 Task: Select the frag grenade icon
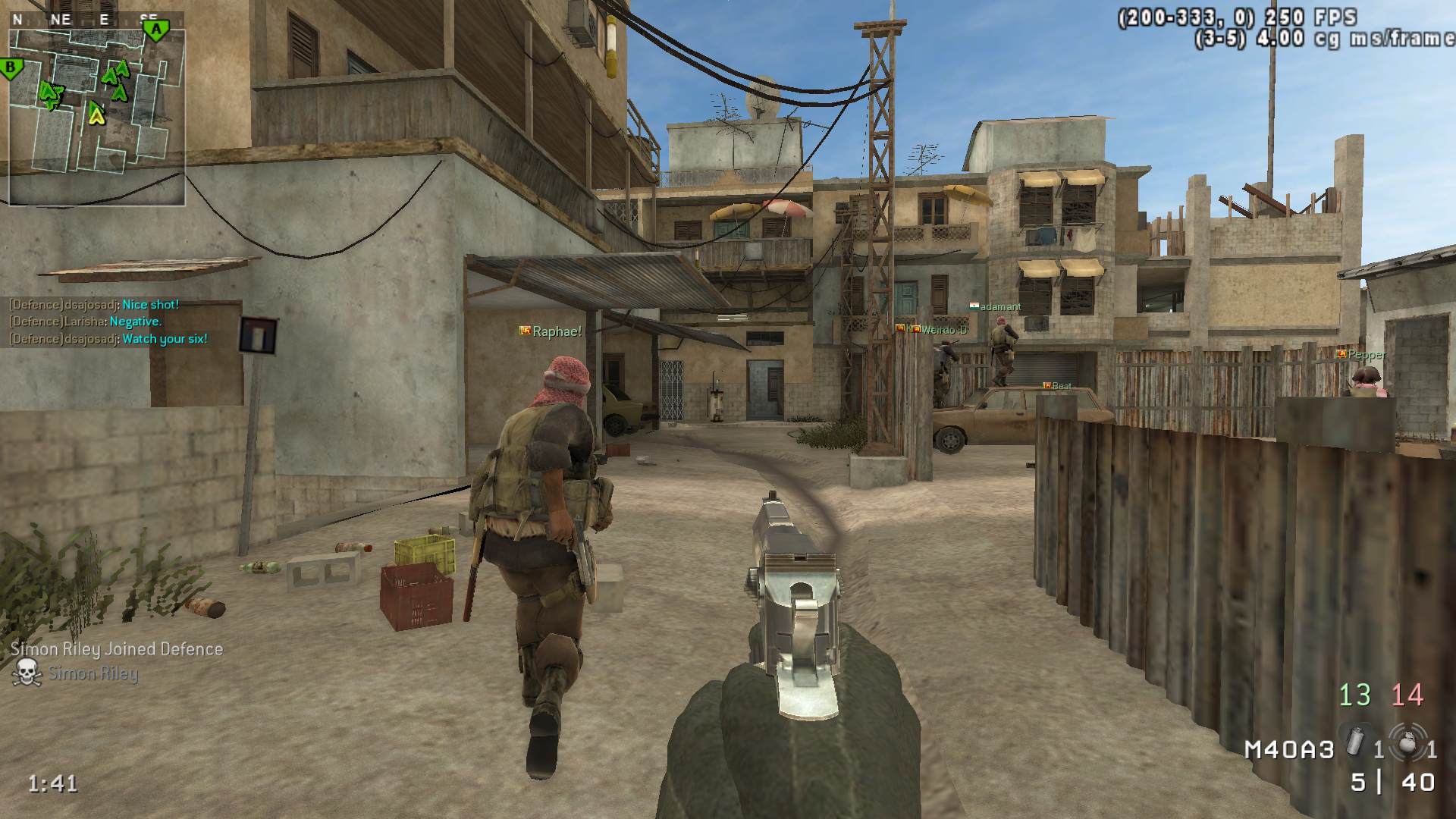click(x=1407, y=743)
